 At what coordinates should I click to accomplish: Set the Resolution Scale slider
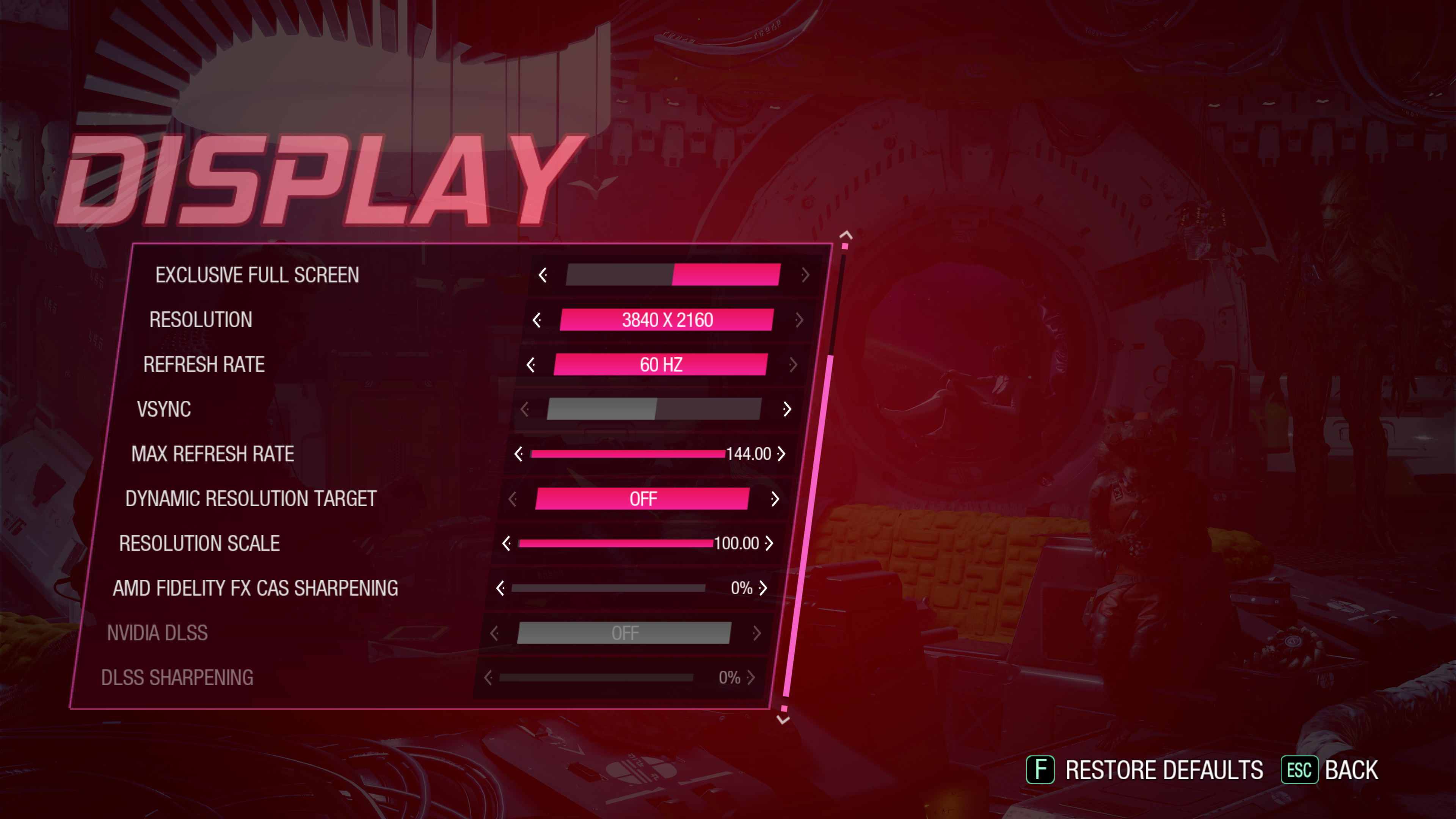coord(615,543)
